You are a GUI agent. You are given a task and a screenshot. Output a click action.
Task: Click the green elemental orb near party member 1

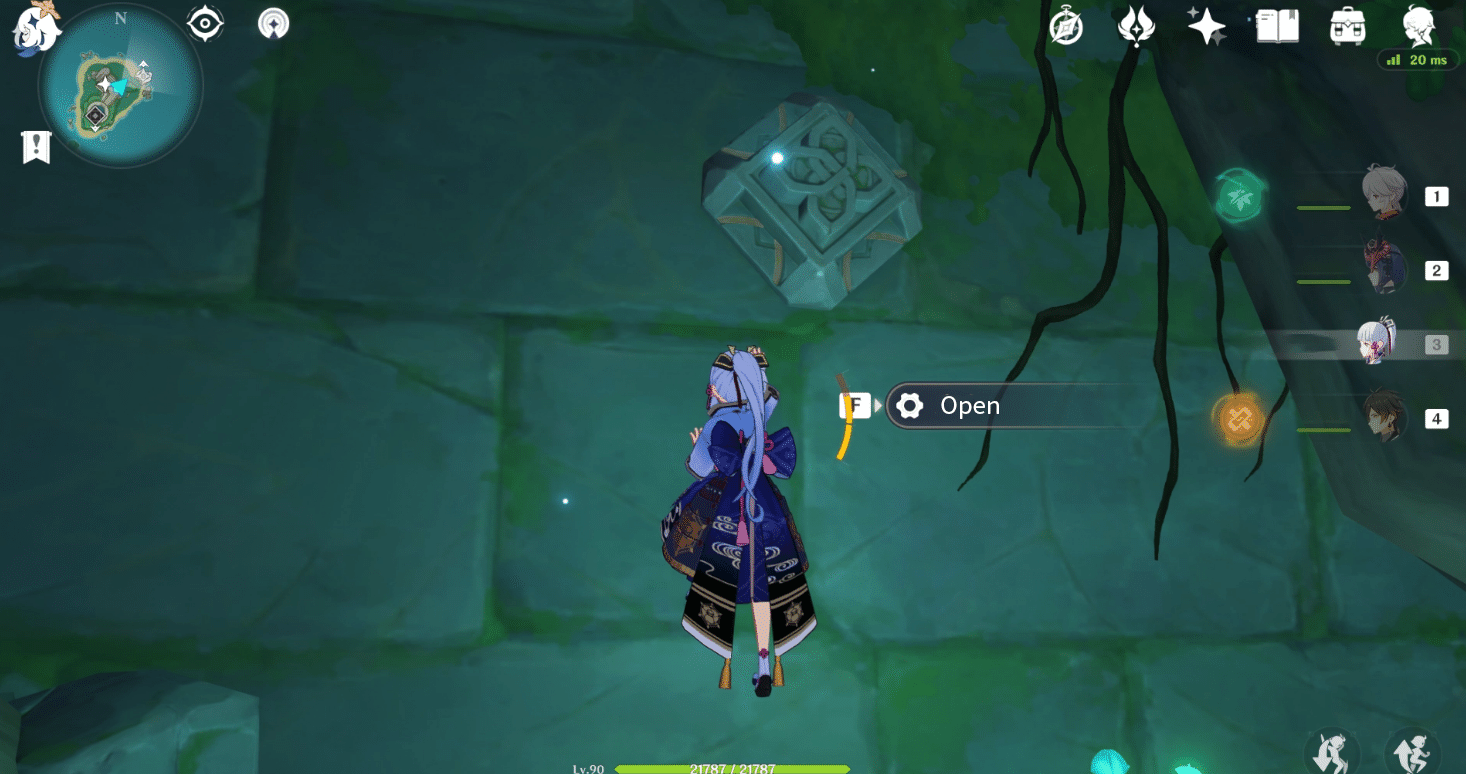coord(1240,195)
